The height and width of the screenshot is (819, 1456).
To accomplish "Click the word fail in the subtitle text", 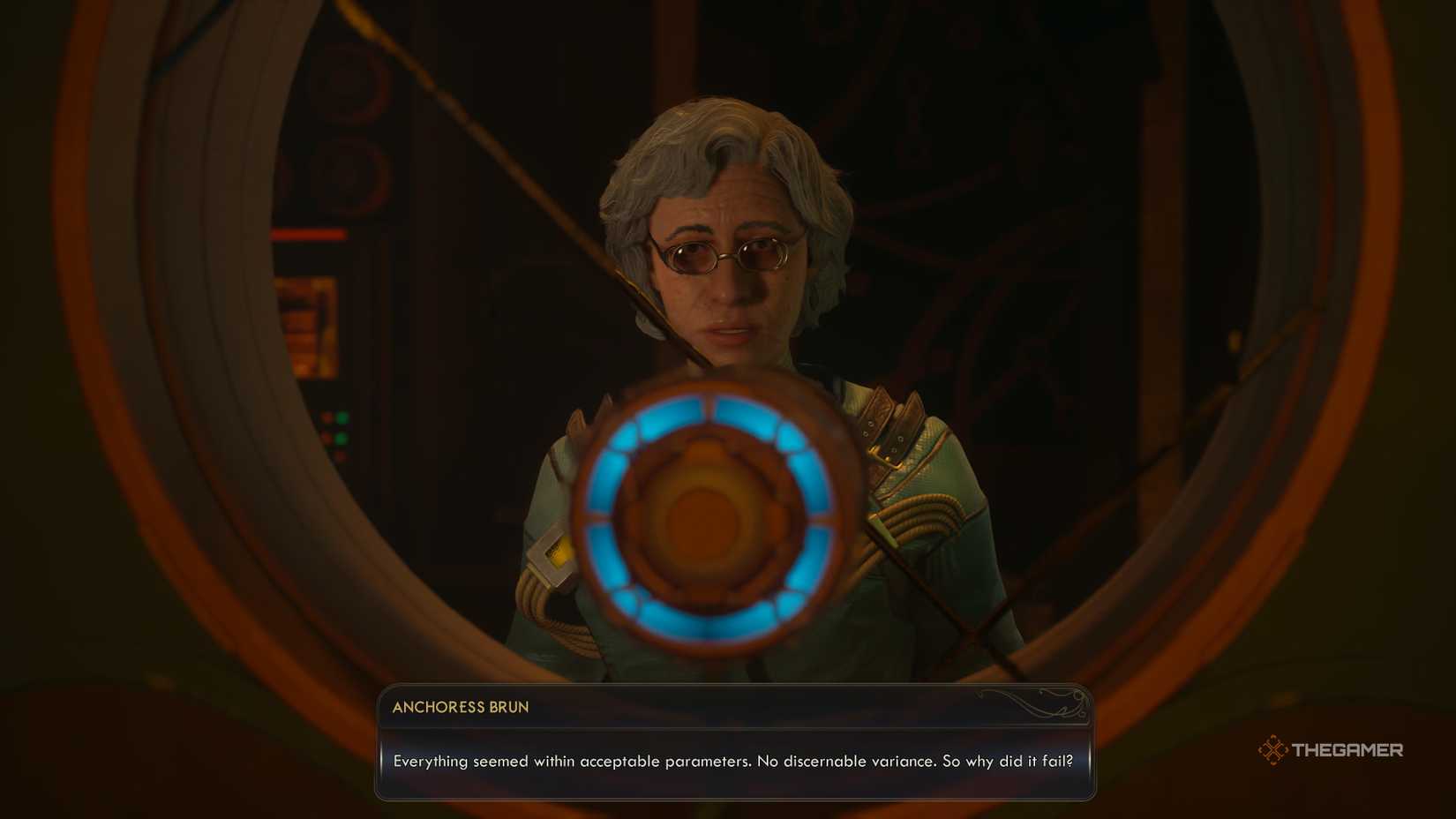I will pos(1057,761).
